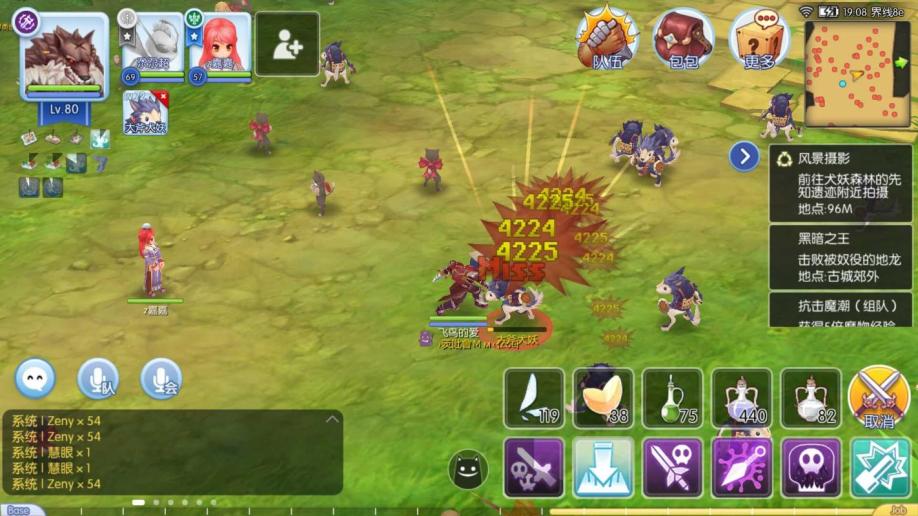Toggle the 会 guild voice microphone
Image resolution: width=918 pixels, height=516 pixels.
click(x=160, y=379)
